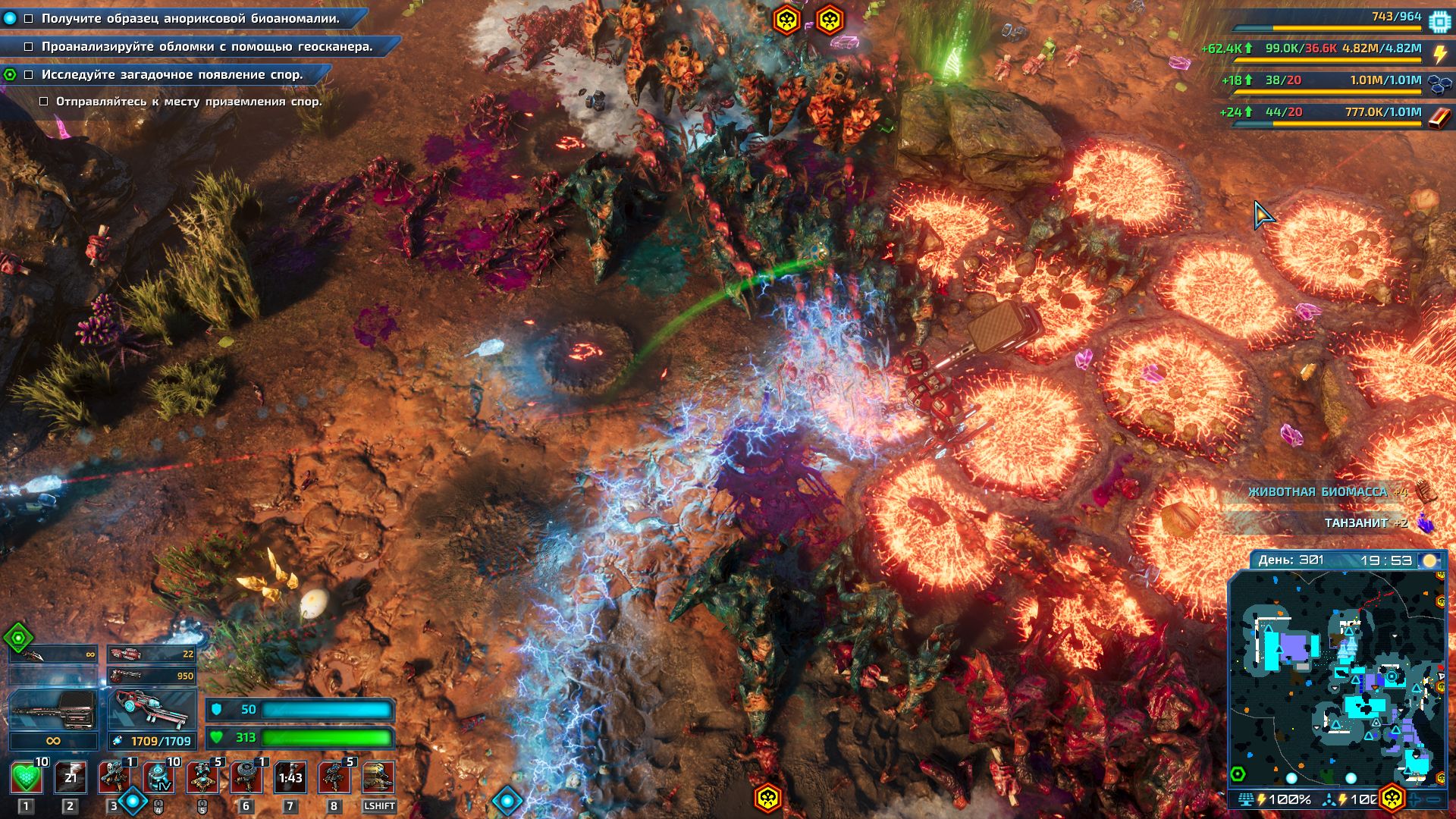The width and height of the screenshot is (1456, 819).
Task: Click the green hexagon marker on minimap
Action: 1238,774
